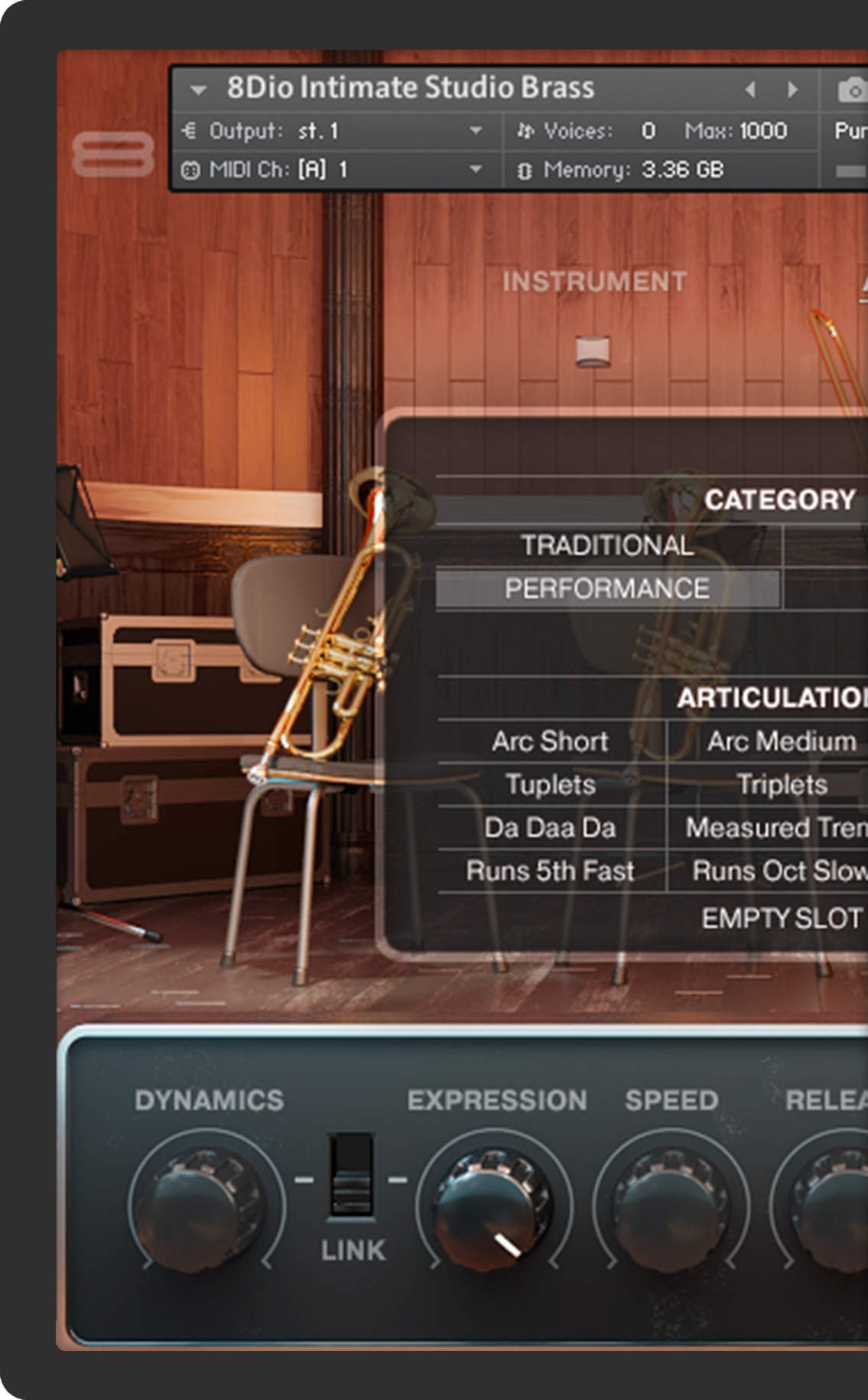Select Runs Oct Slow articulation

coord(779,871)
